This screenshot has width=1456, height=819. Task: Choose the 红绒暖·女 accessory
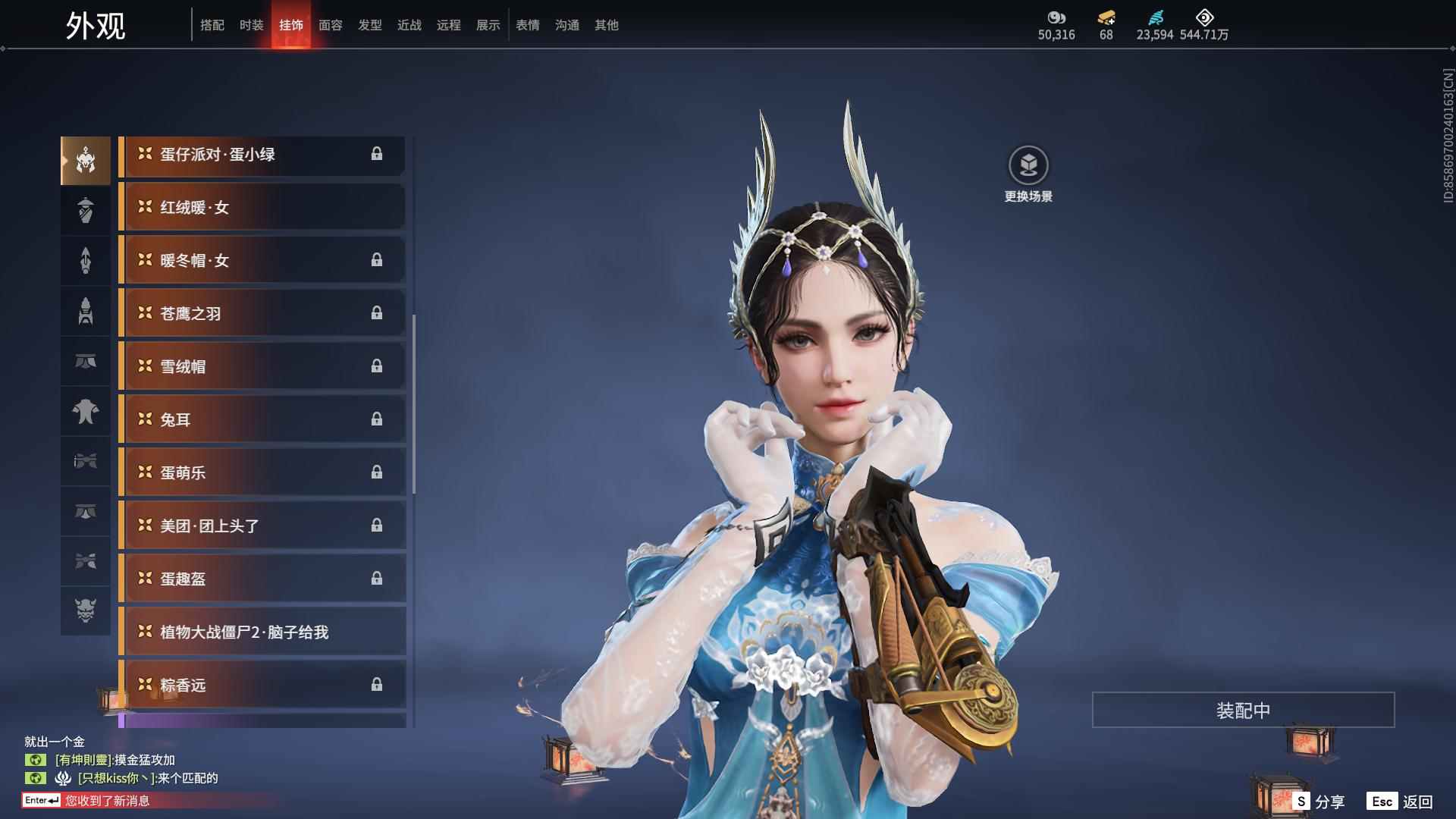click(262, 207)
